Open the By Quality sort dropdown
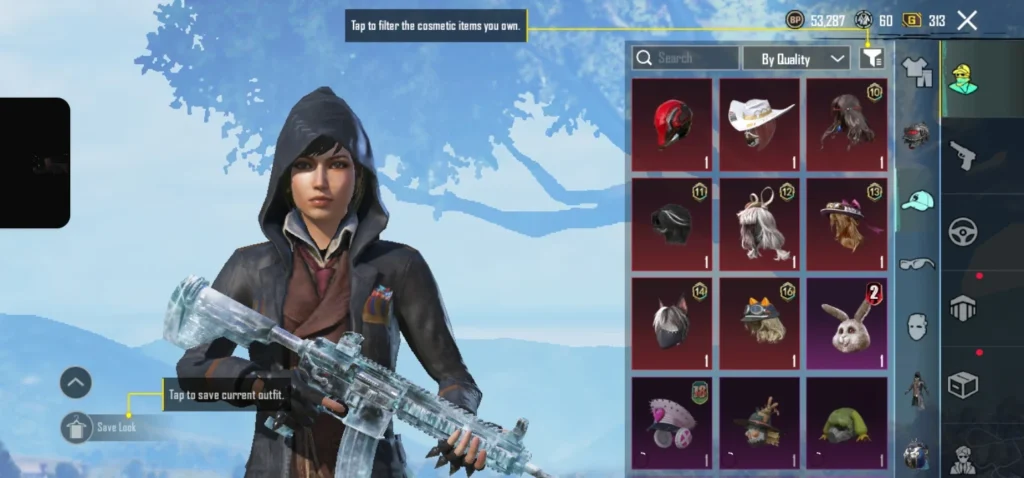This screenshot has height=478, width=1024. tap(796, 59)
